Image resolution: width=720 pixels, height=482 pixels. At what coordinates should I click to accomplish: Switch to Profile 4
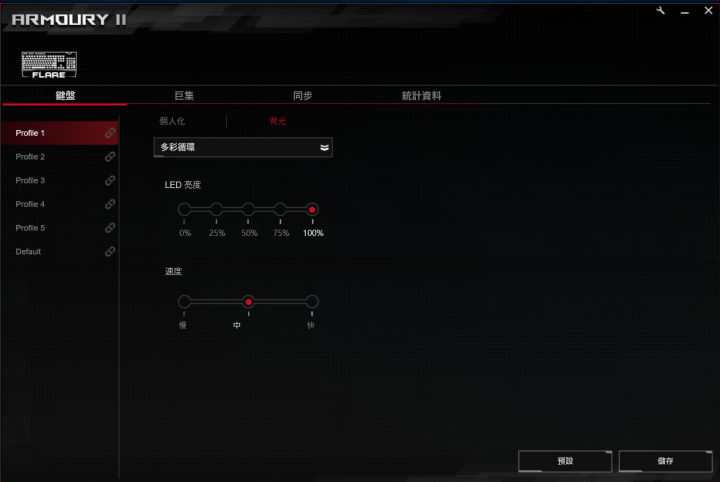58,204
